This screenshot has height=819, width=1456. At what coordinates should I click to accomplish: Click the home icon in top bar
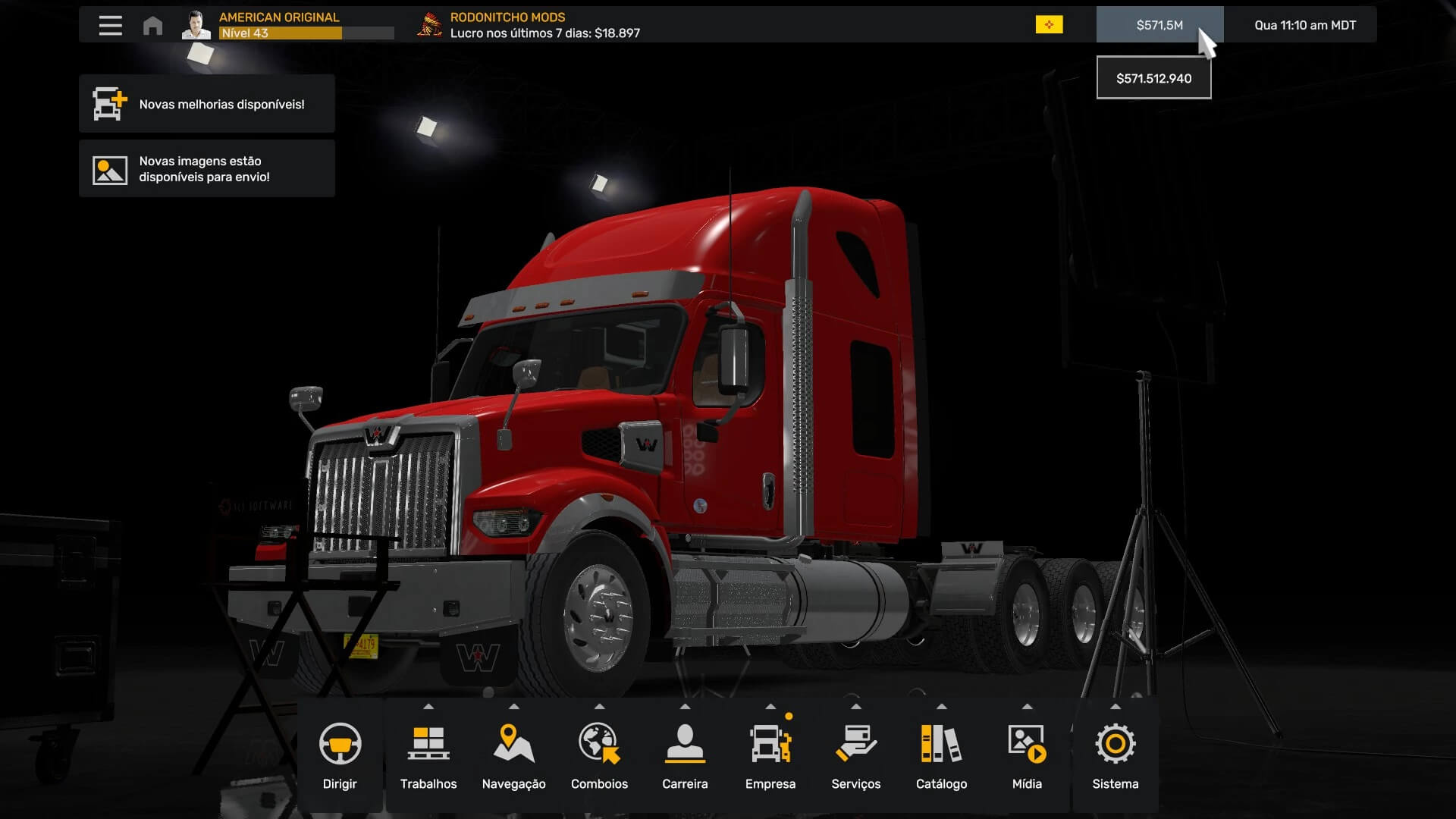pyautogui.click(x=152, y=26)
